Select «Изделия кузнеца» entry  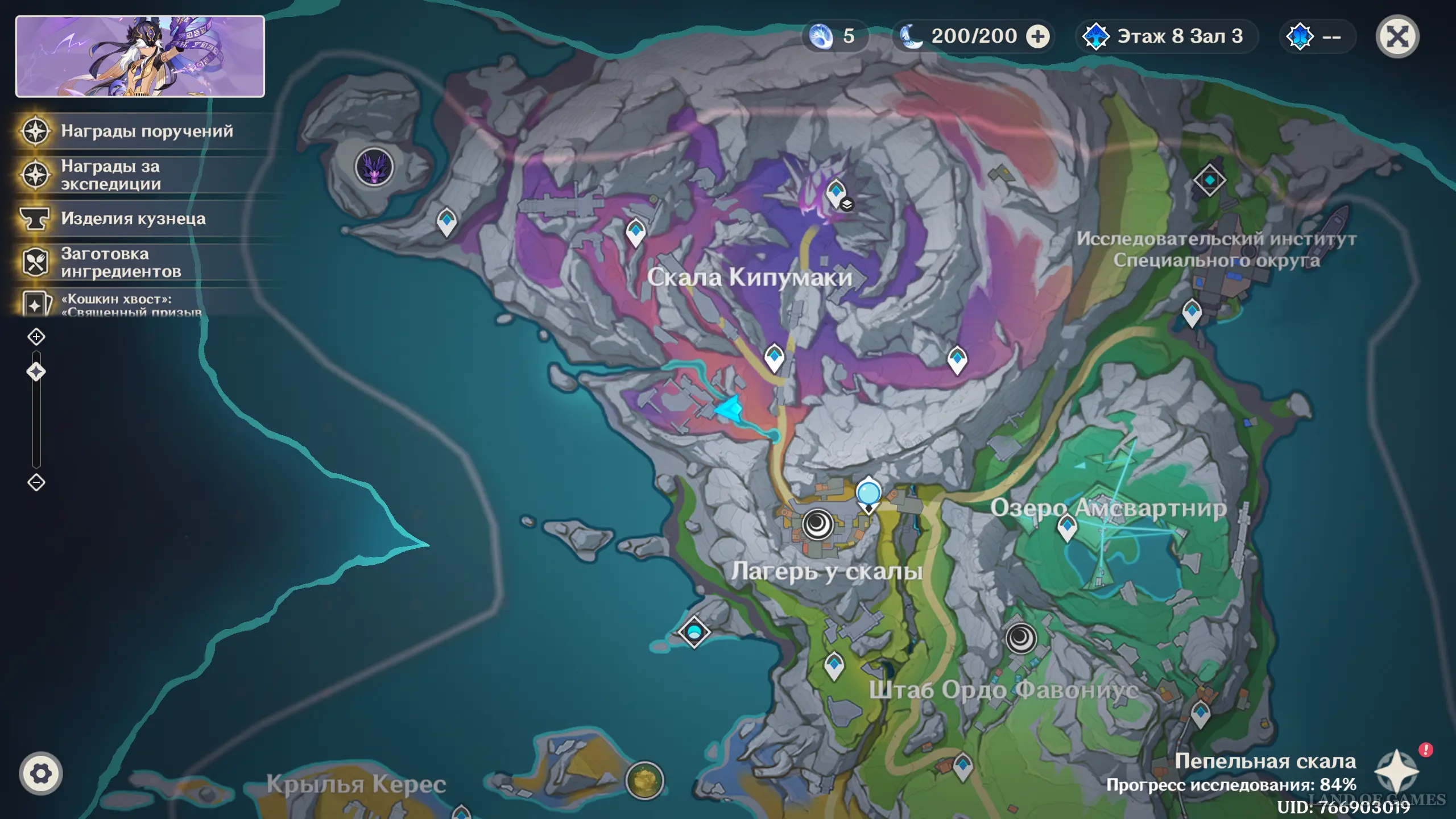[133, 218]
